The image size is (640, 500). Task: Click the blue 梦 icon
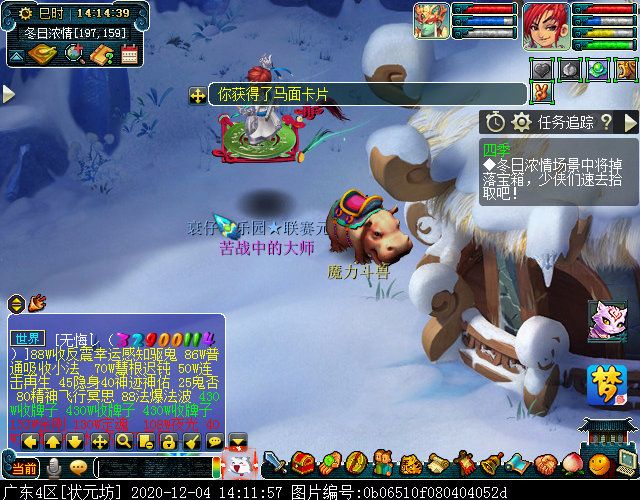[x=604, y=383]
